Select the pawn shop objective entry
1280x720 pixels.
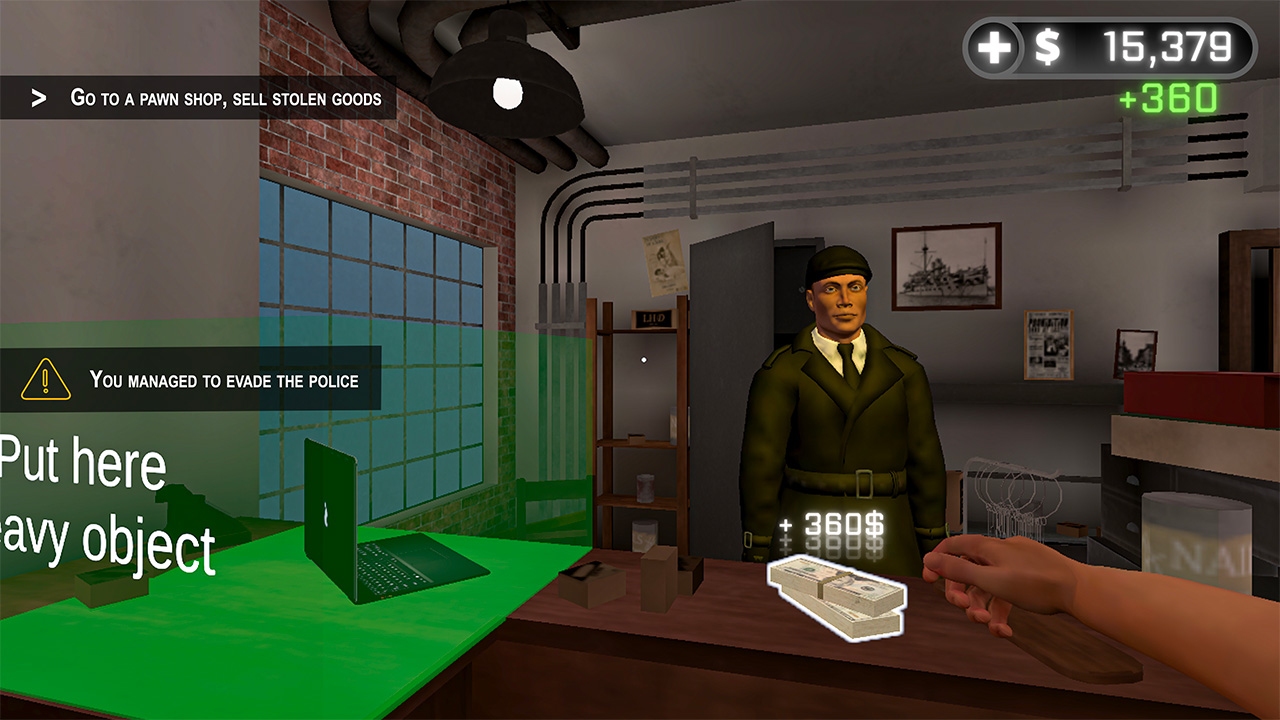point(225,99)
